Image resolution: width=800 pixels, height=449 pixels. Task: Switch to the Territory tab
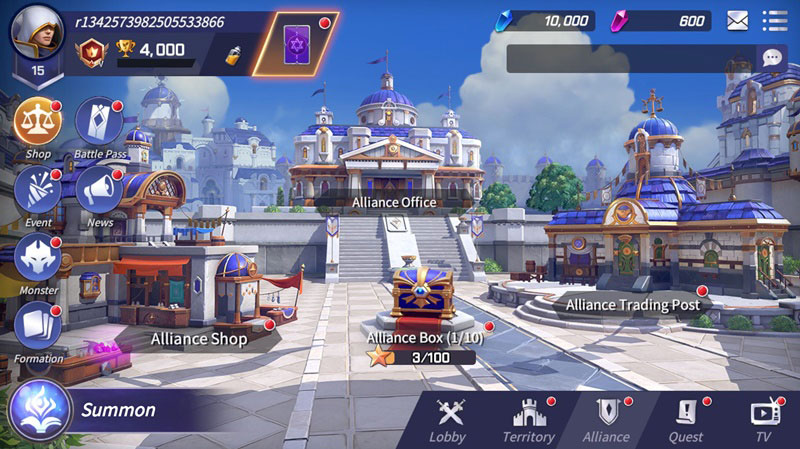coord(528,420)
